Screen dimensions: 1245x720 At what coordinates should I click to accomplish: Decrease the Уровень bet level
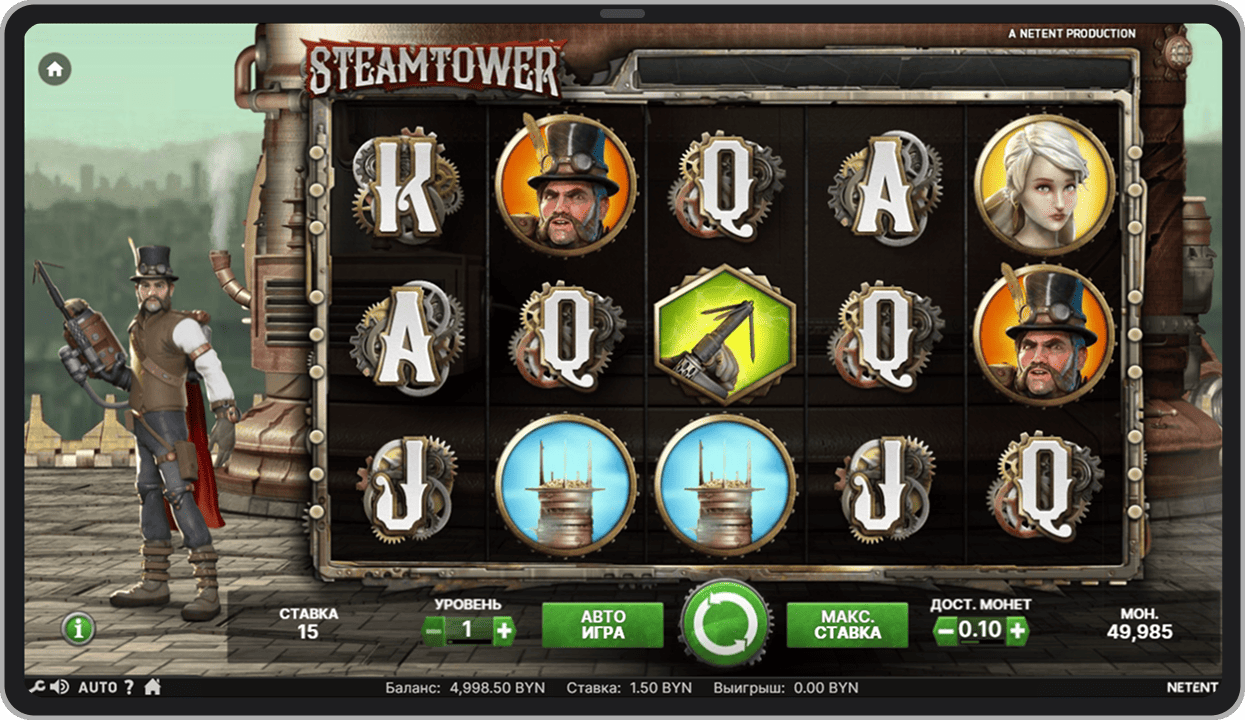434,629
